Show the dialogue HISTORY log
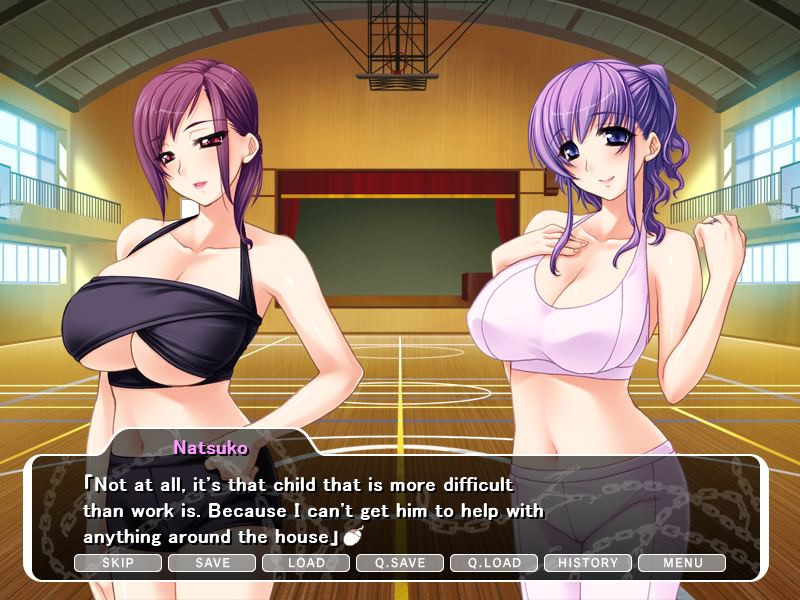This screenshot has height=600, width=800. 588,563
